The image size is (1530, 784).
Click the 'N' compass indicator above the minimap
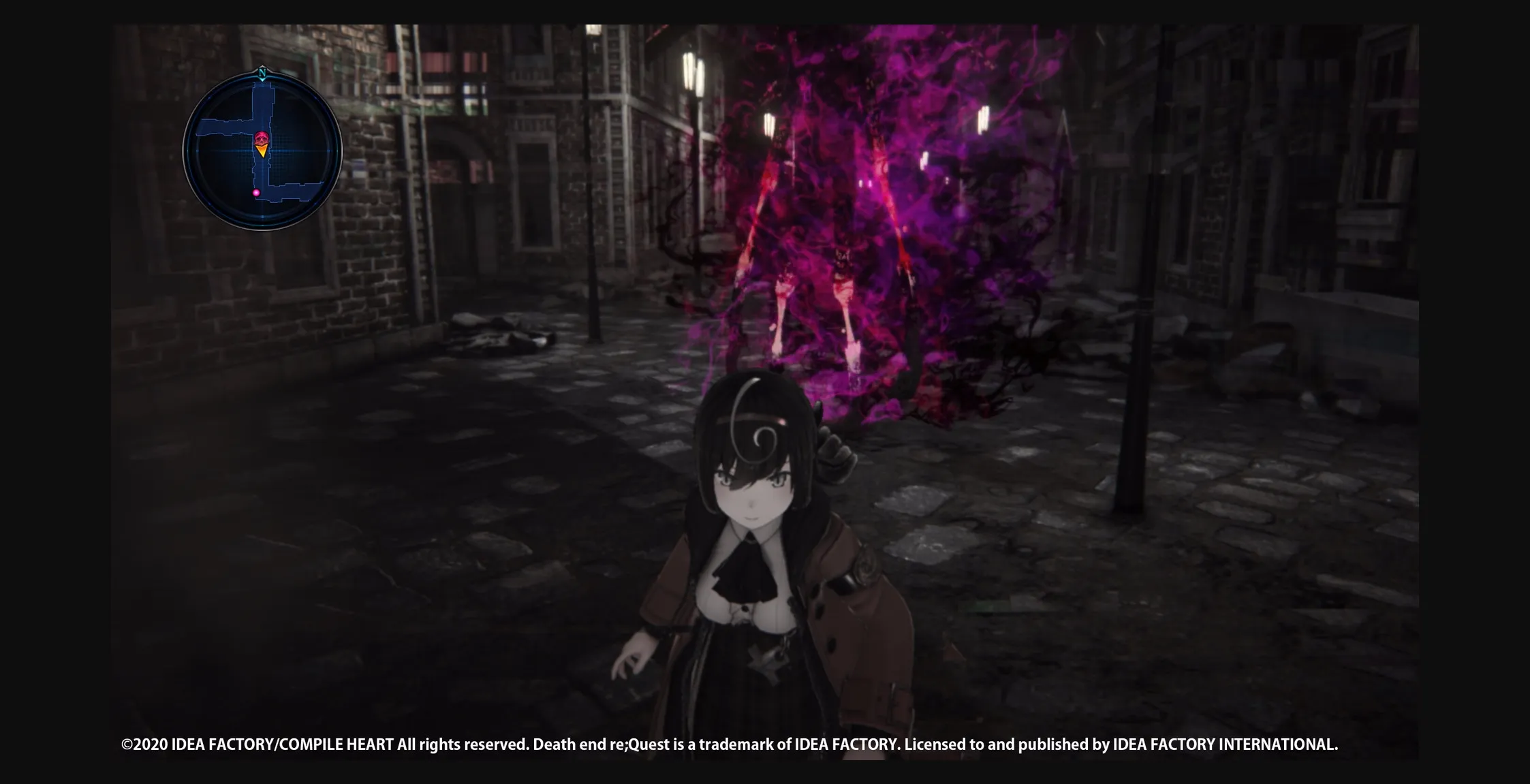pos(262,73)
